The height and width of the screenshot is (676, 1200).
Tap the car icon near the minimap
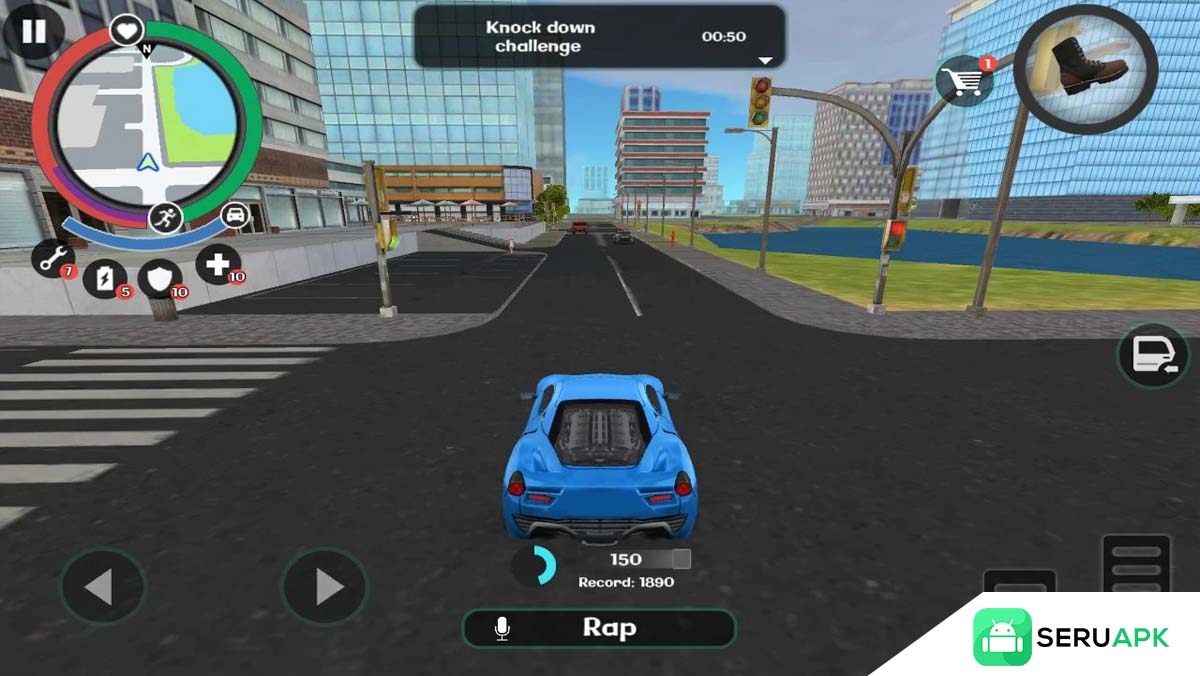point(235,215)
